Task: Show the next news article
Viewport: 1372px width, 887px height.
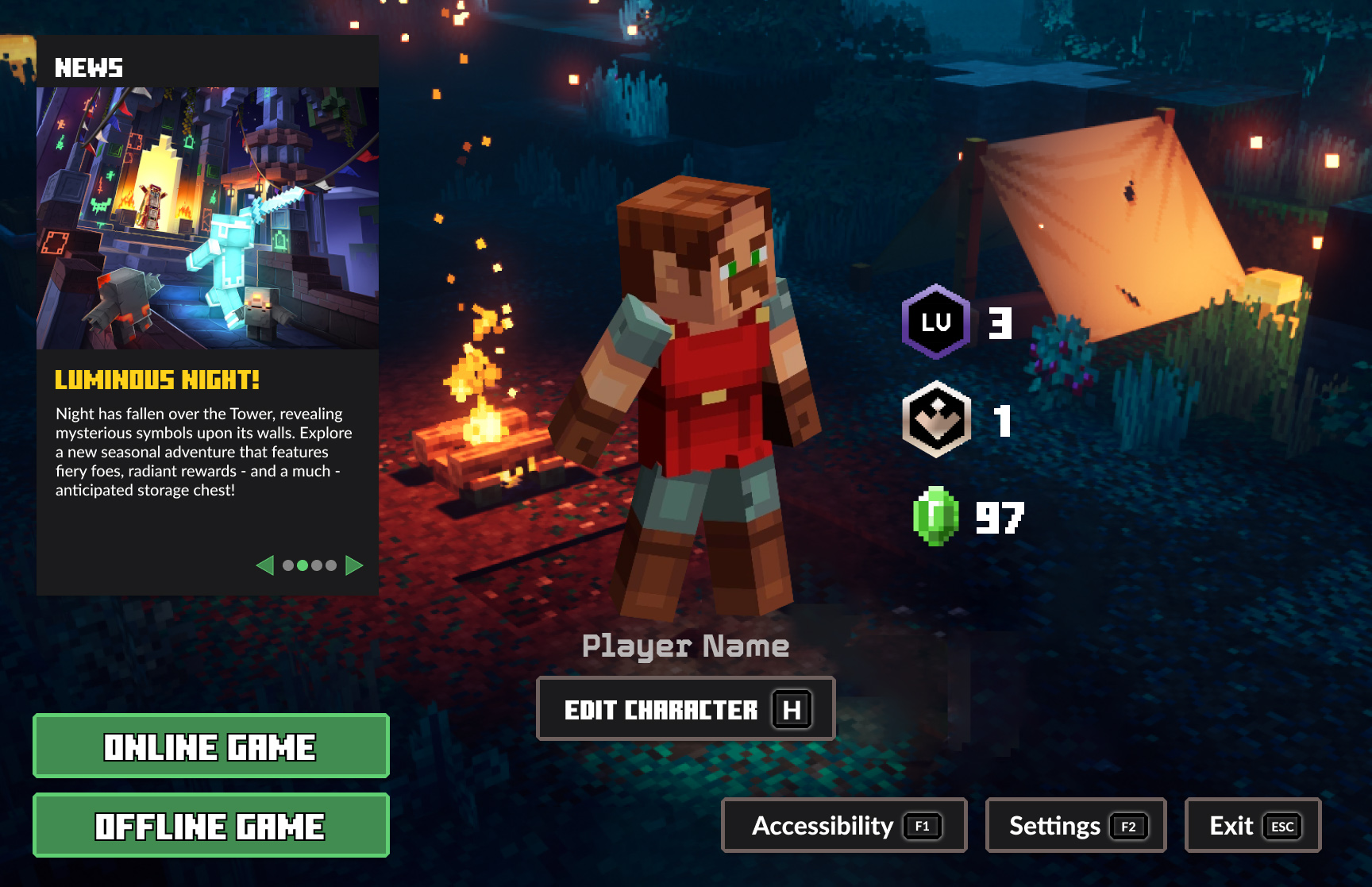Action: (x=354, y=565)
